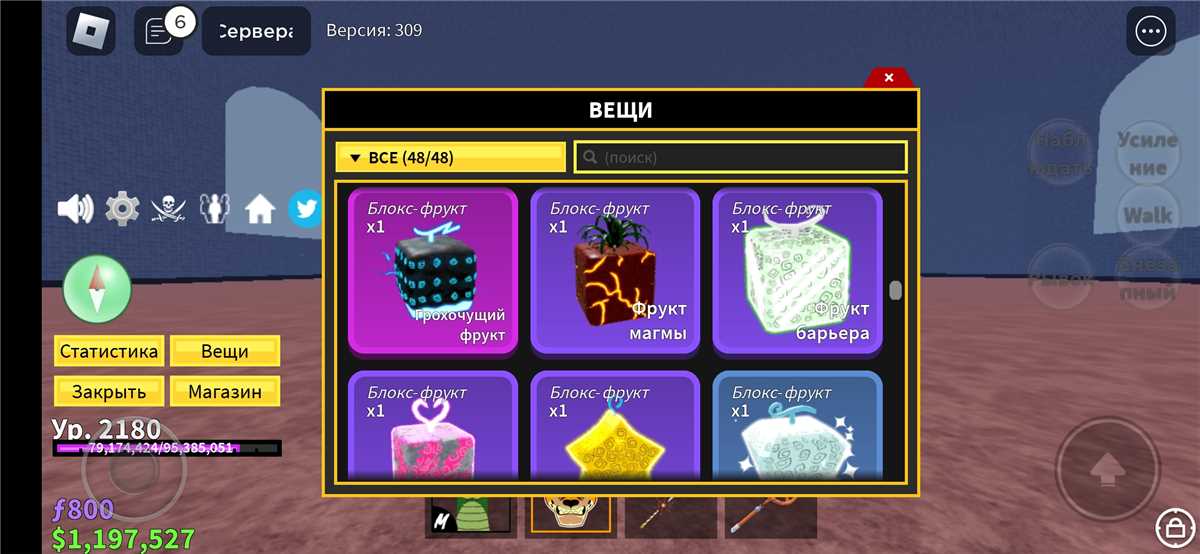Click the pirate skull and swords icon
The width and height of the screenshot is (1200, 554).
pos(168,209)
